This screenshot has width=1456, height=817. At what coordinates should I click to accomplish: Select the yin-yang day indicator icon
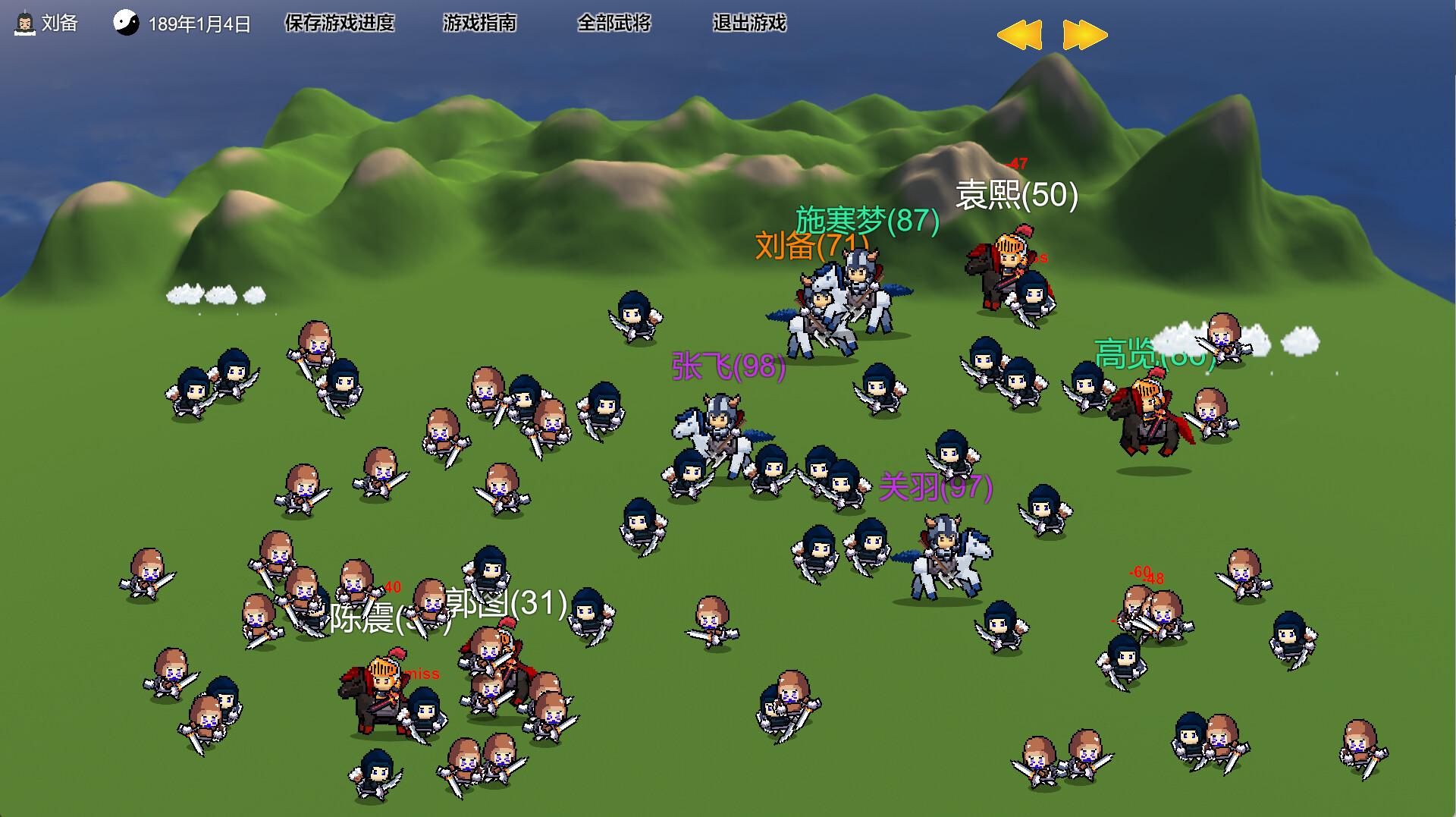127,23
